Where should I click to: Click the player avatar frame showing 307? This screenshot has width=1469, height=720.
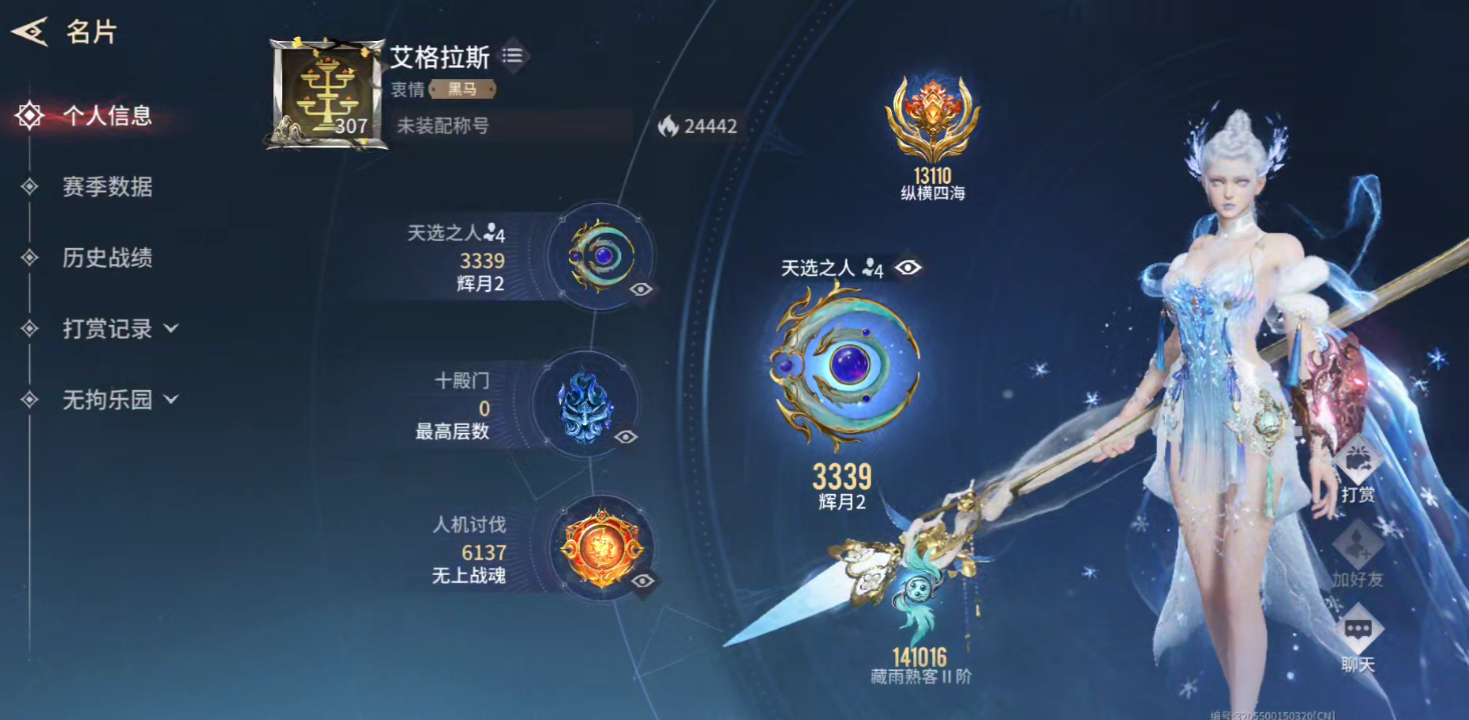[x=327, y=95]
